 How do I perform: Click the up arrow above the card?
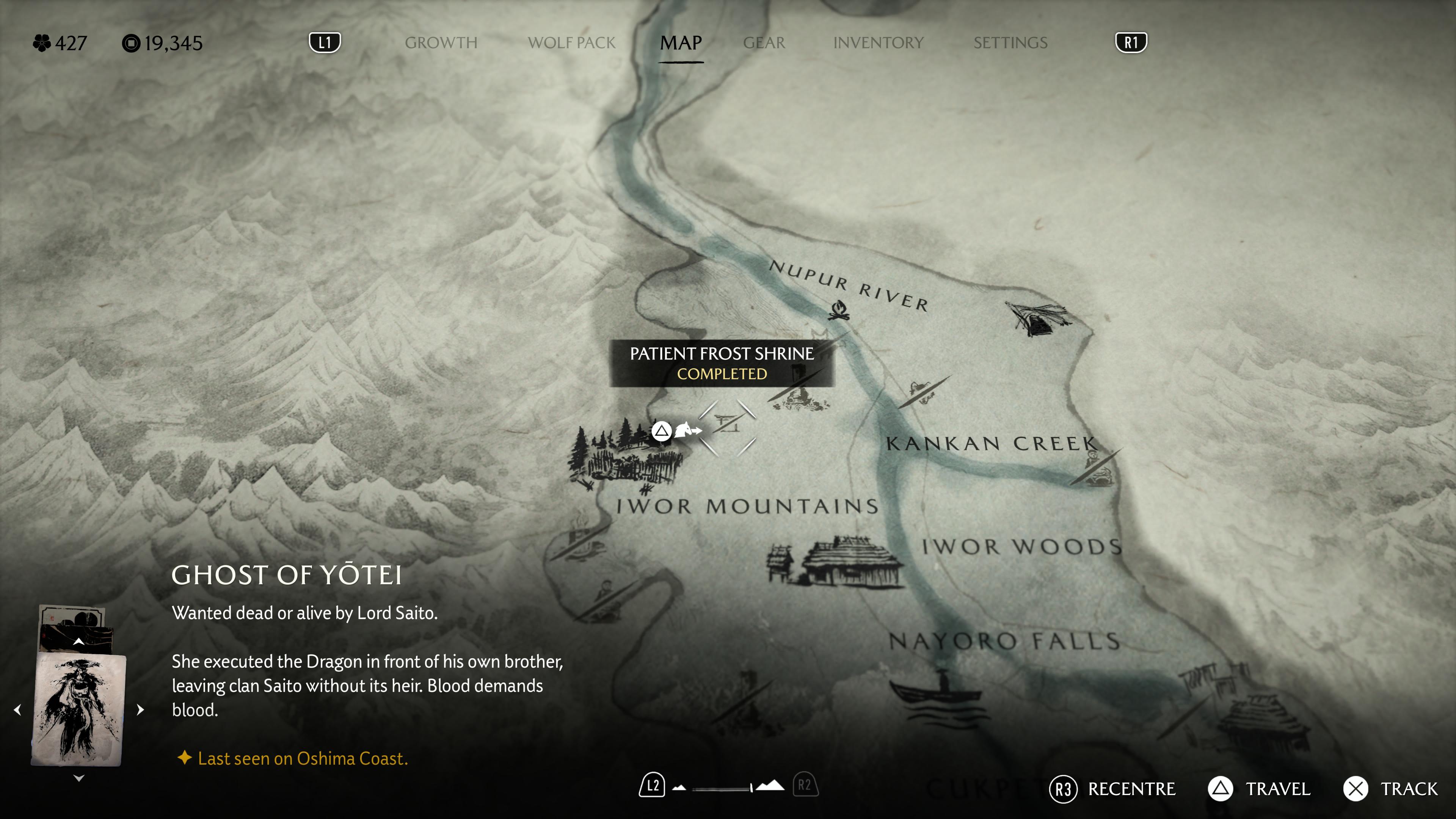pos(78,642)
